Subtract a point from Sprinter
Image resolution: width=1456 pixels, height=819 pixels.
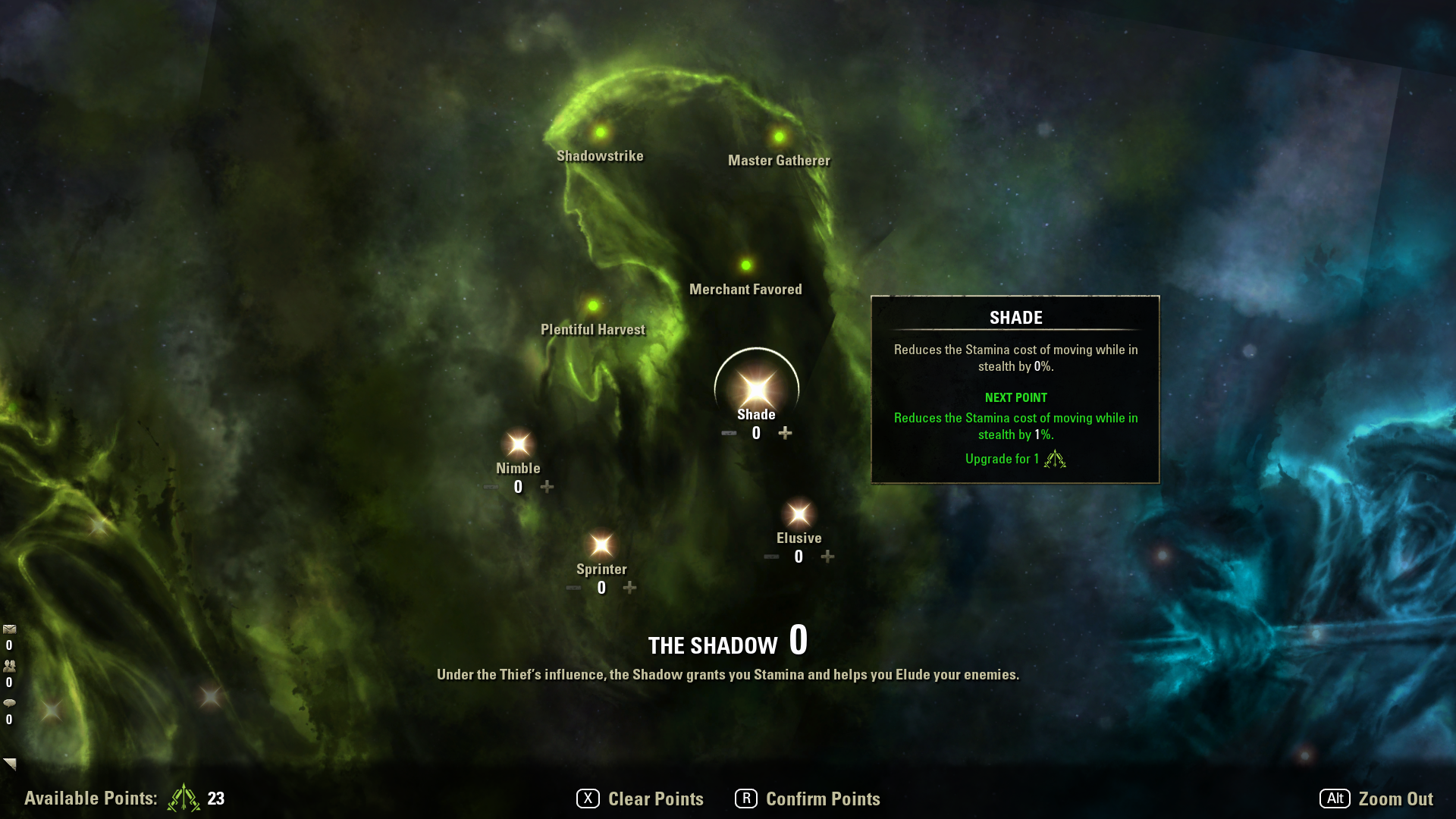click(x=573, y=588)
